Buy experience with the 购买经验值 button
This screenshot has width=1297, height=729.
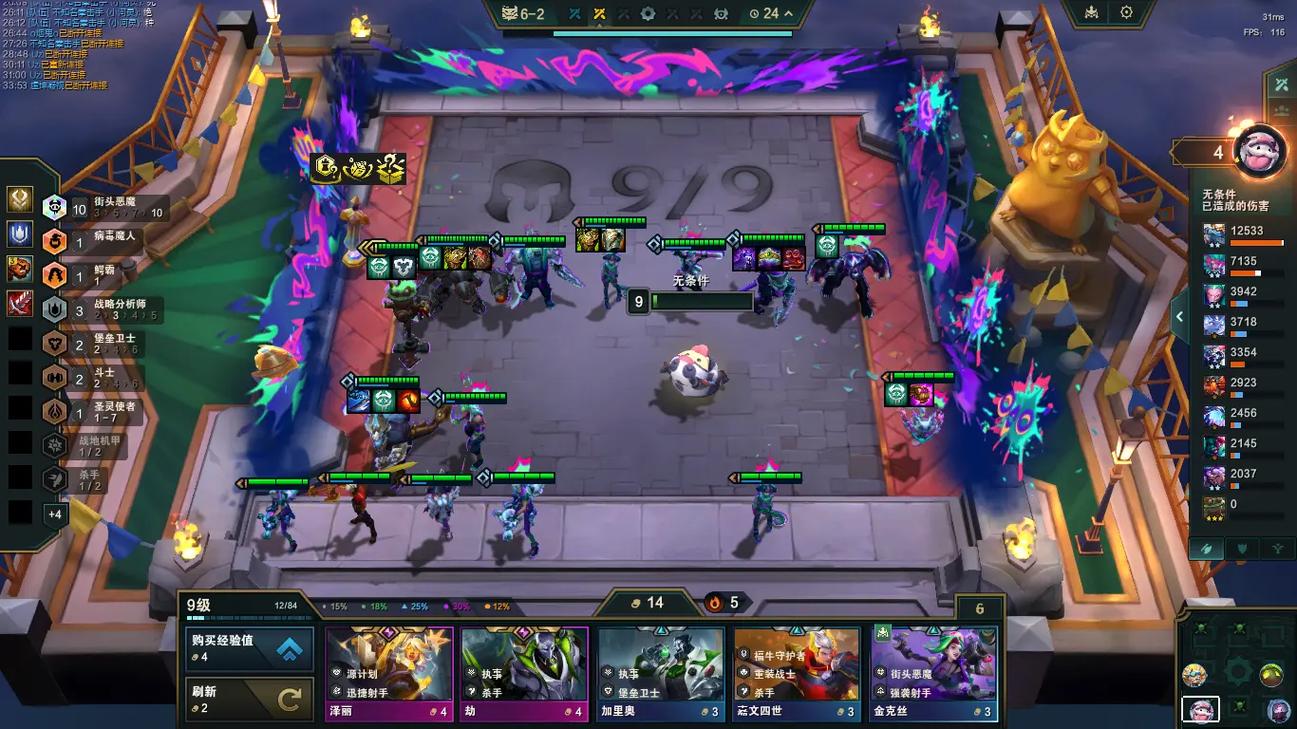[250, 648]
